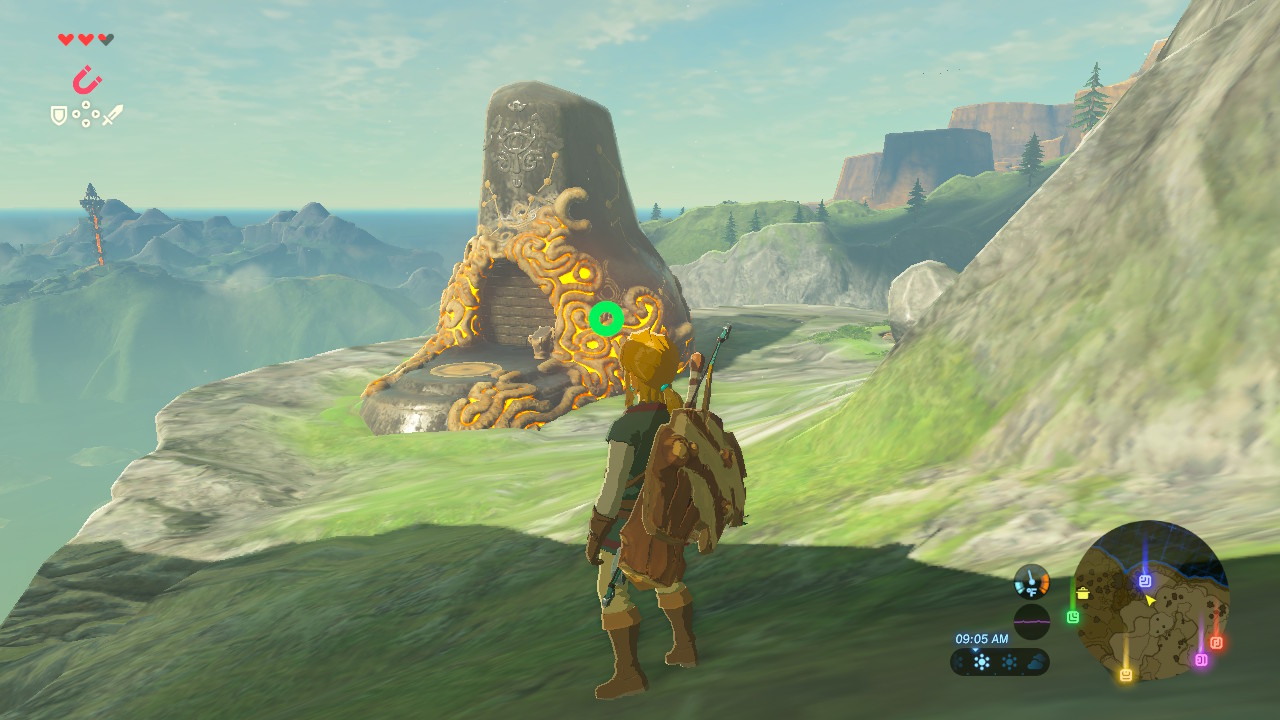Open the shield quick-select icon
This screenshot has height=720, width=1280.
pyautogui.click(x=59, y=116)
